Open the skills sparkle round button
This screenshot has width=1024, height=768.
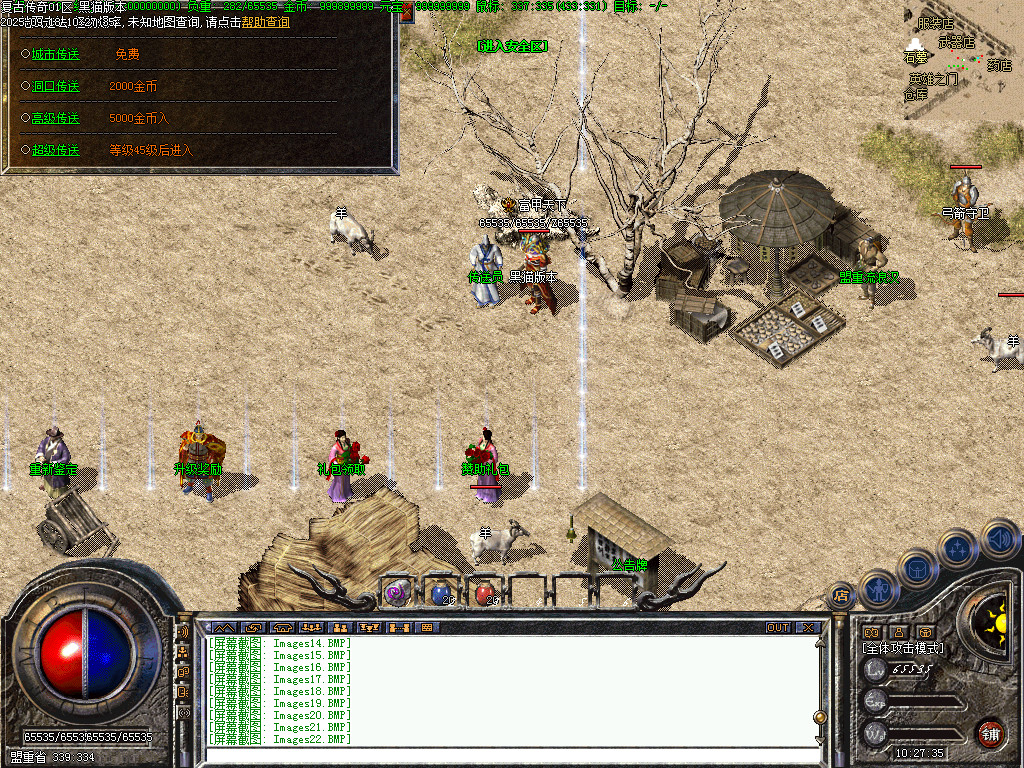tap(958, 549)
